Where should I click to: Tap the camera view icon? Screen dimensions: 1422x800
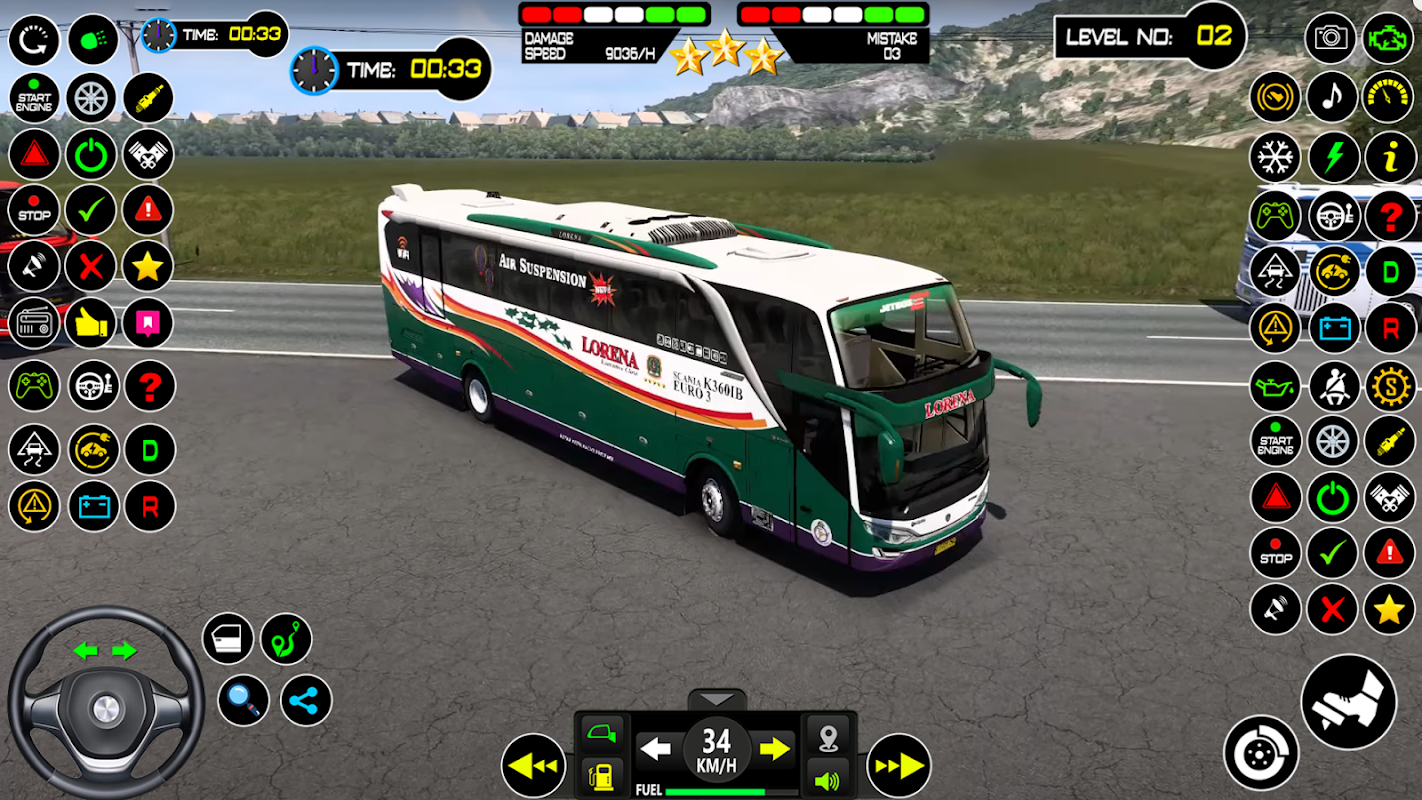pos(1331,39)
